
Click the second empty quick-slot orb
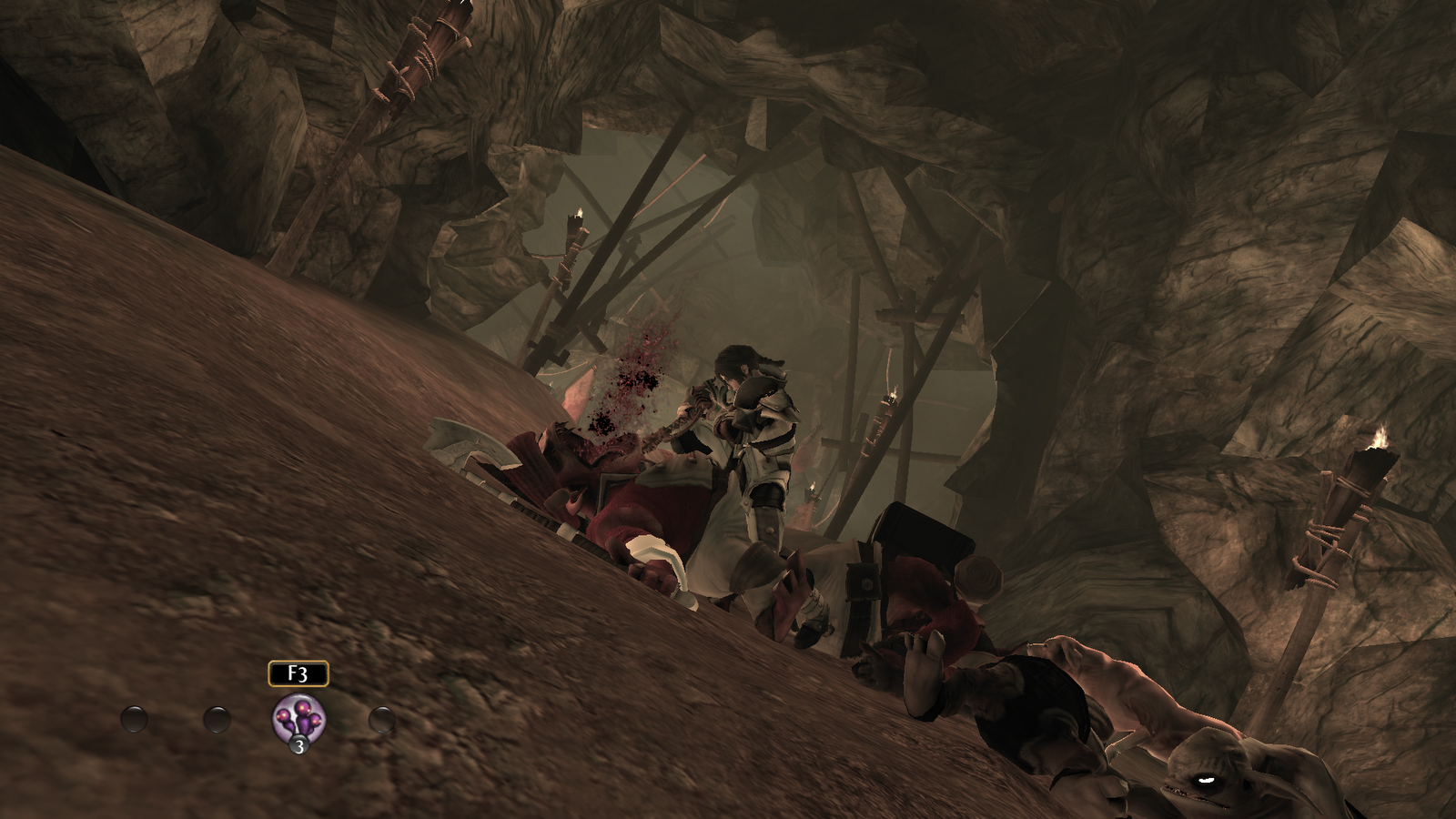click(216, 719)
